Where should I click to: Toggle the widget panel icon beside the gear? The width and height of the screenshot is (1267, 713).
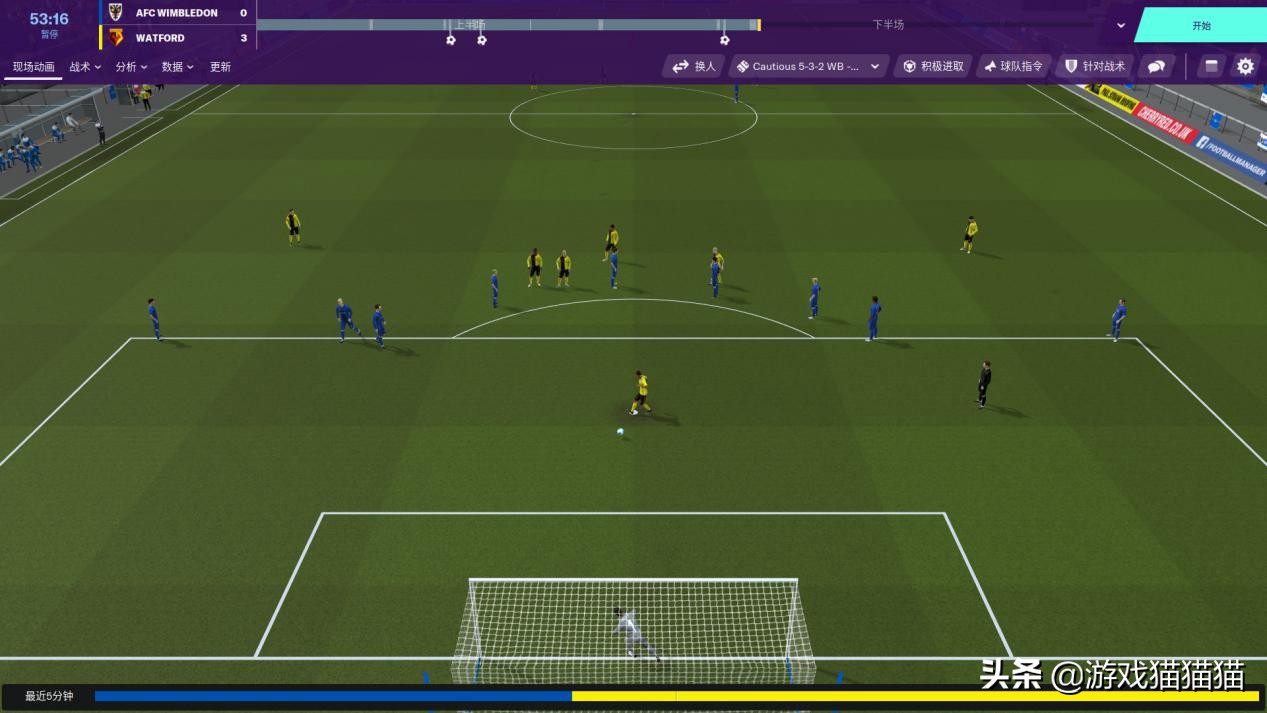click(x=1211, y=66)
